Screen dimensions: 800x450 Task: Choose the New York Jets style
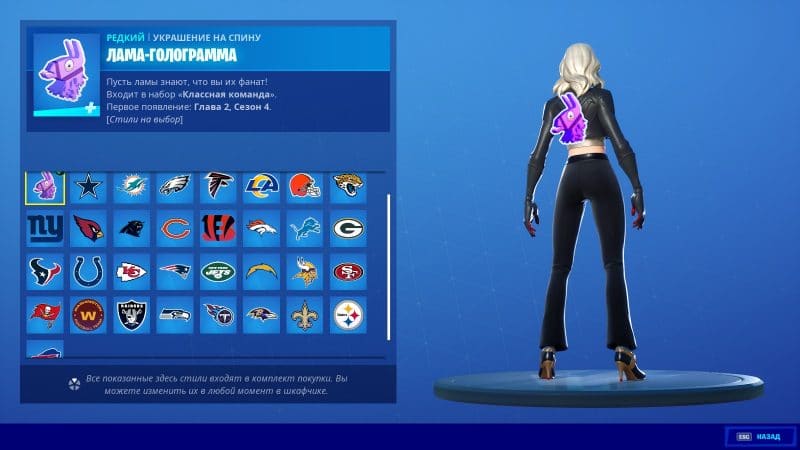217,271
